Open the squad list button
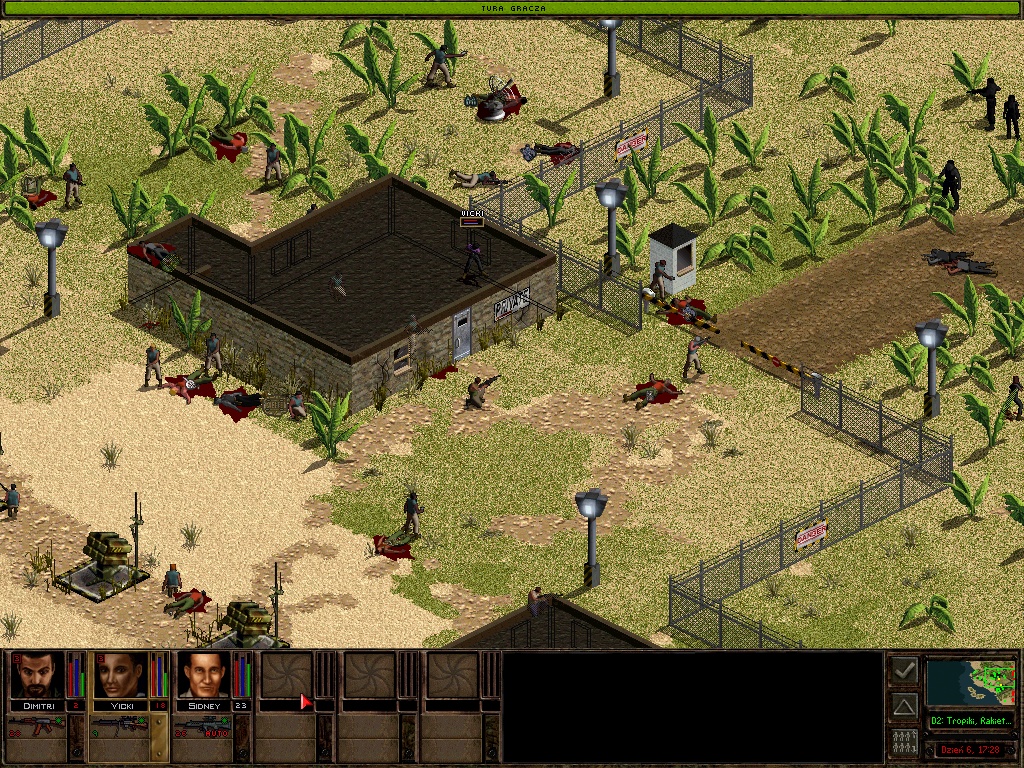The height and width of the screenshot is (768, 1024). 904,742
